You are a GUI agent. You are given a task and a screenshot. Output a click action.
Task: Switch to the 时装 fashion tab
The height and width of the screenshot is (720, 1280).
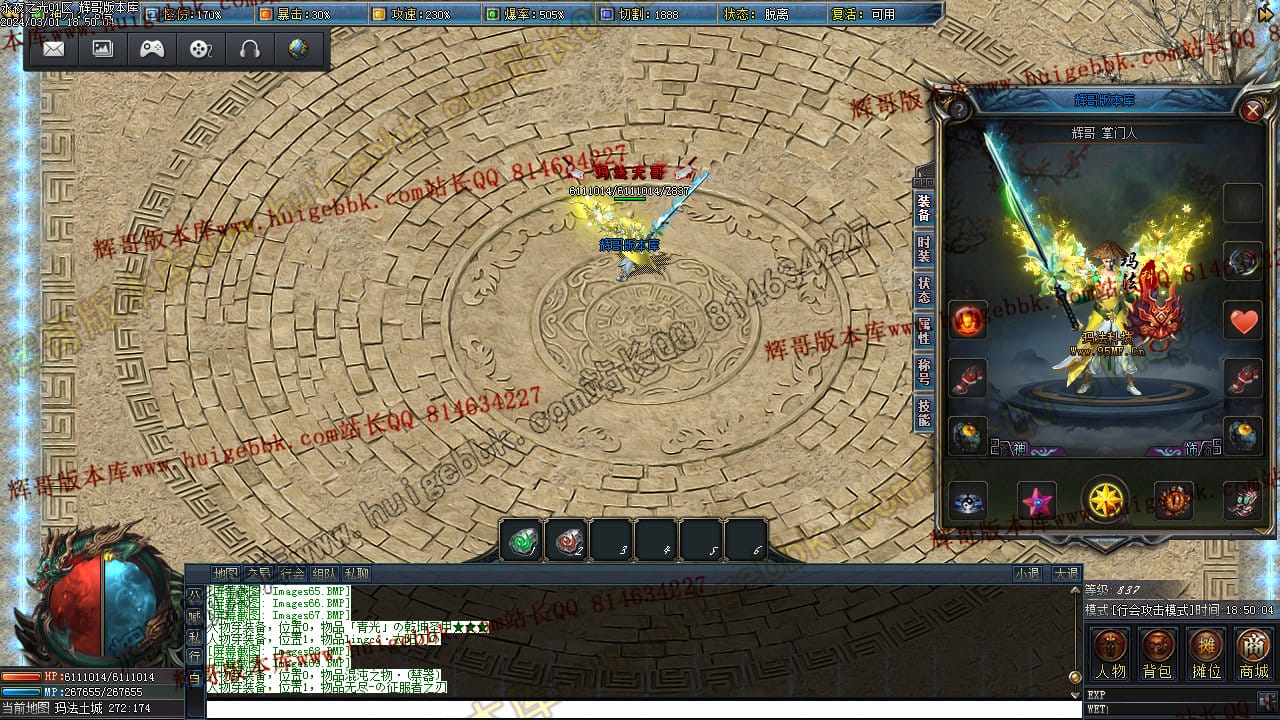tap(924, 250)
